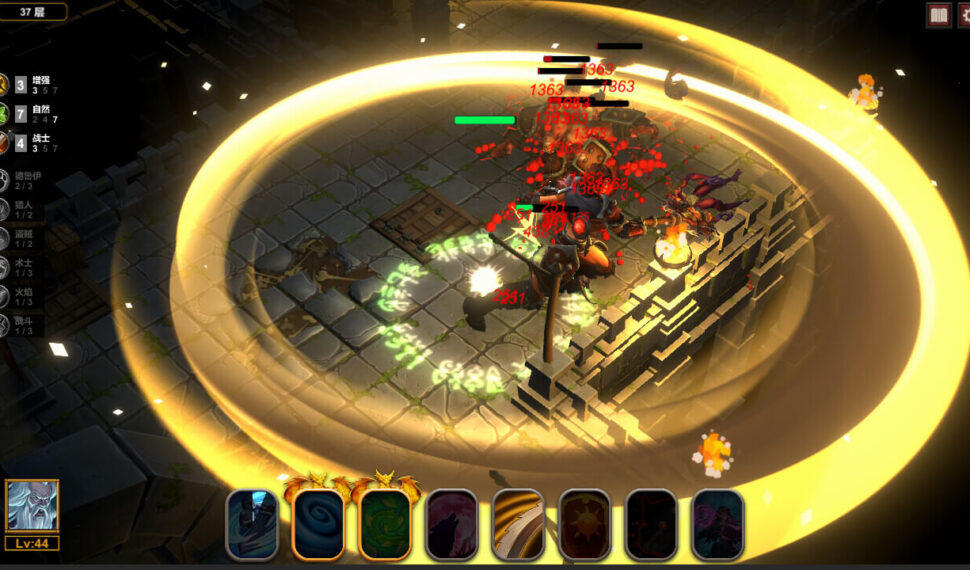Open the book codex button

click(x=938, y=15)
